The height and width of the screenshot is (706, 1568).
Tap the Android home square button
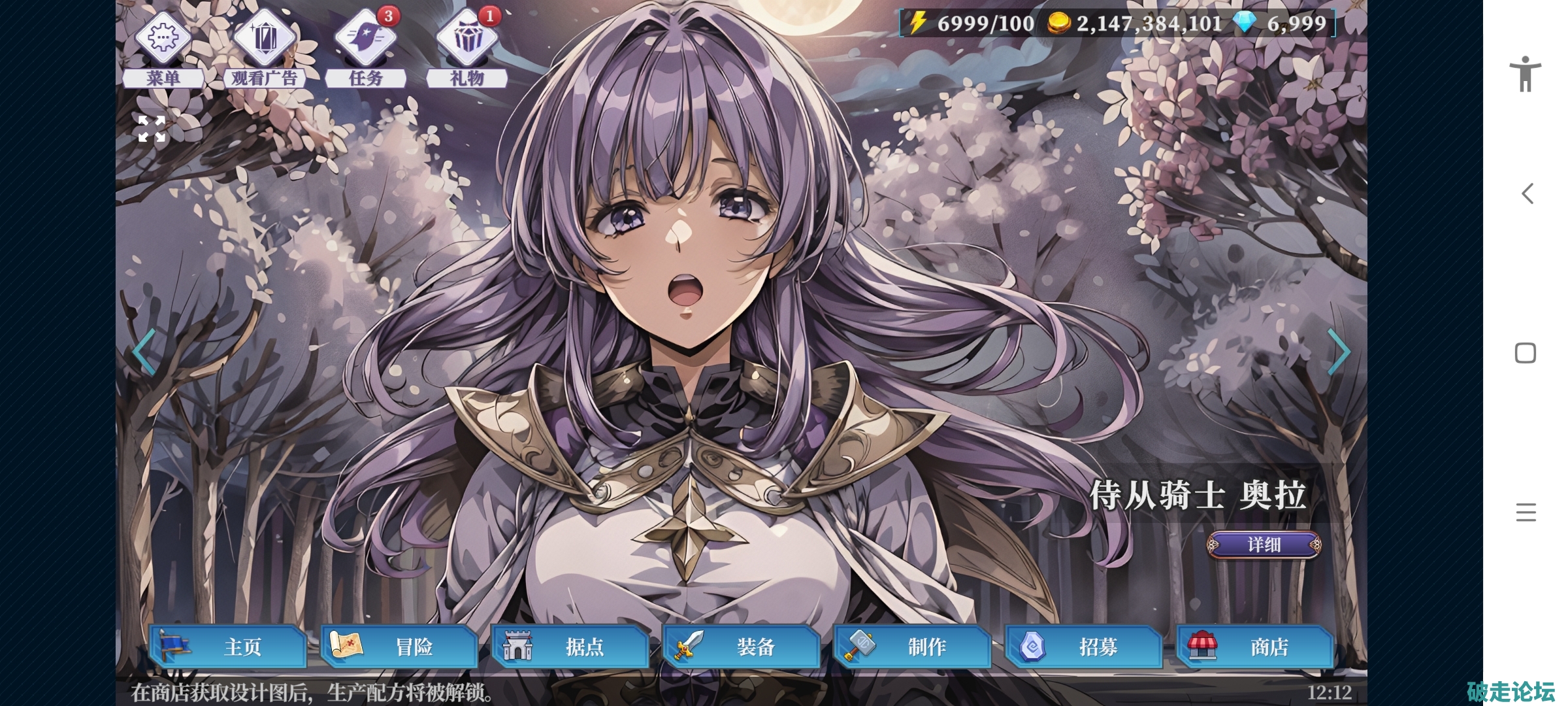click(x=1526, y=353)
